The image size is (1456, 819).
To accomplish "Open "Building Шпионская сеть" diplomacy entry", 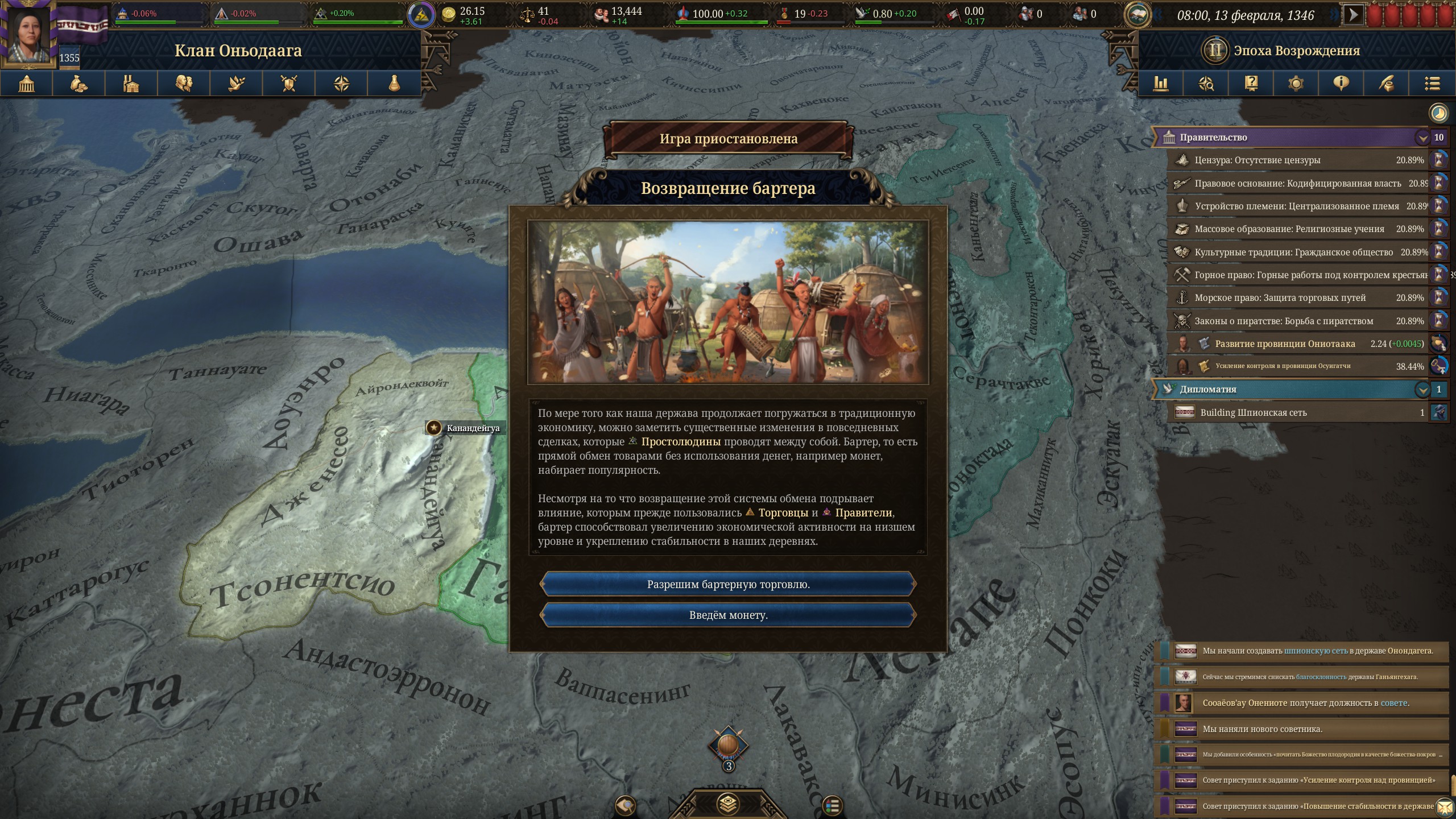I will pyautogui.click(x=1254, y=412).
